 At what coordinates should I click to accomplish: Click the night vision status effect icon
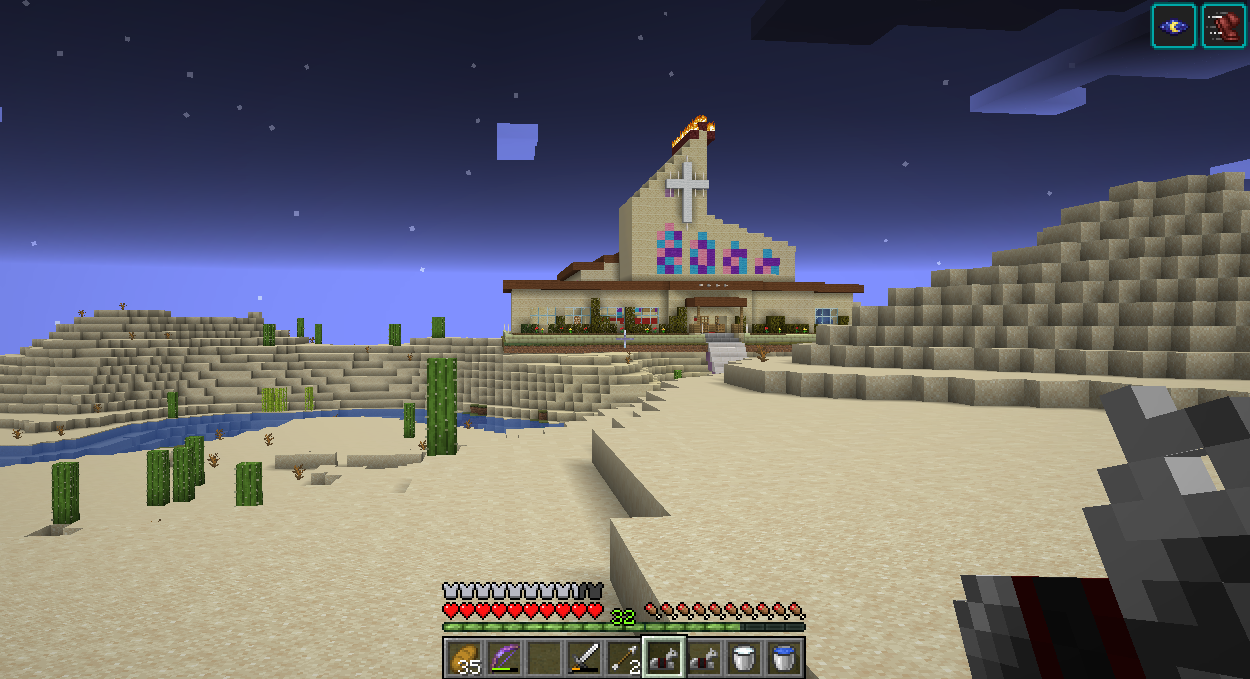(1173, 26)
